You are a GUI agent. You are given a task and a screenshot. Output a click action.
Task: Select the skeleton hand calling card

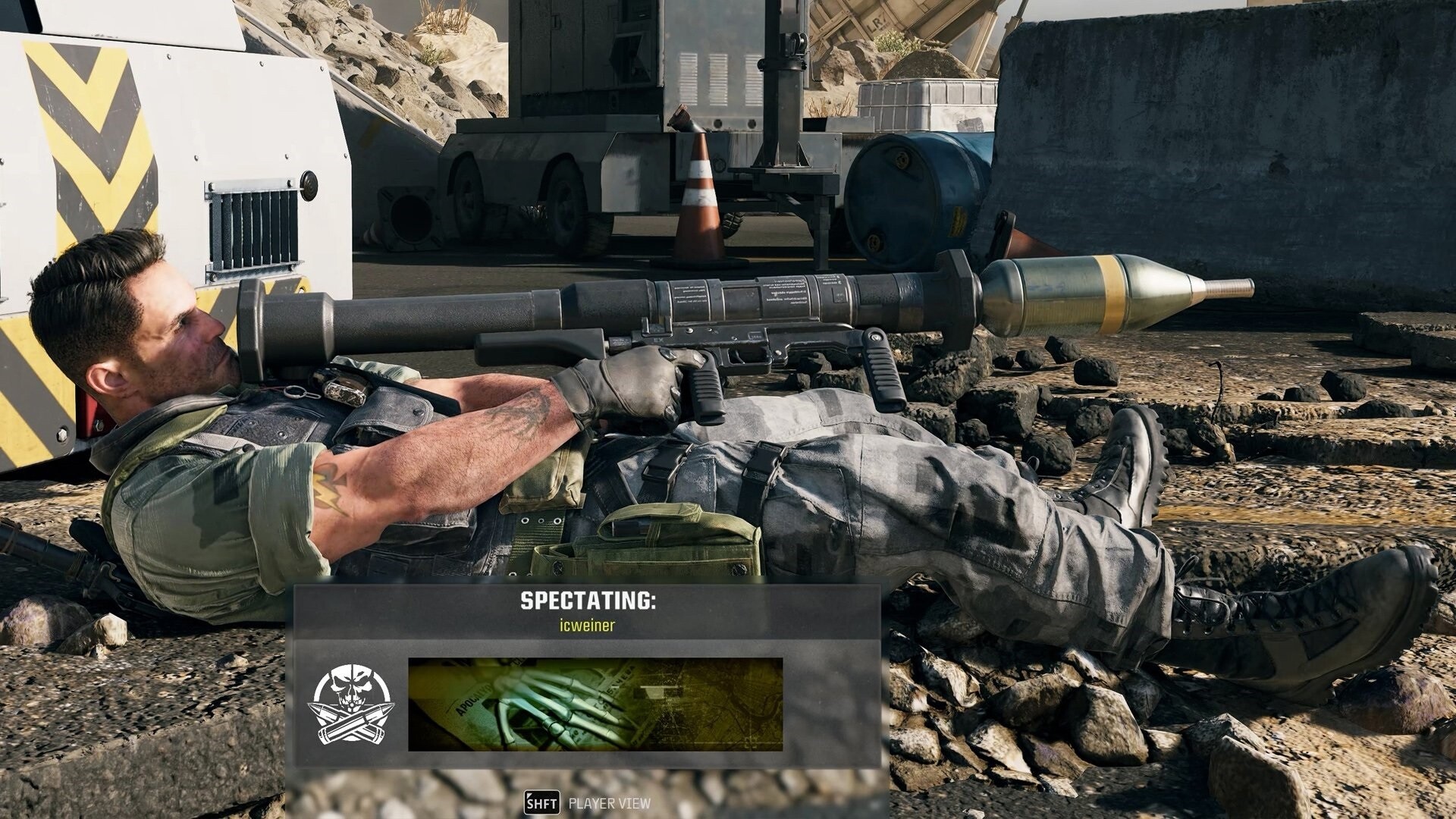tap(595, 704)
